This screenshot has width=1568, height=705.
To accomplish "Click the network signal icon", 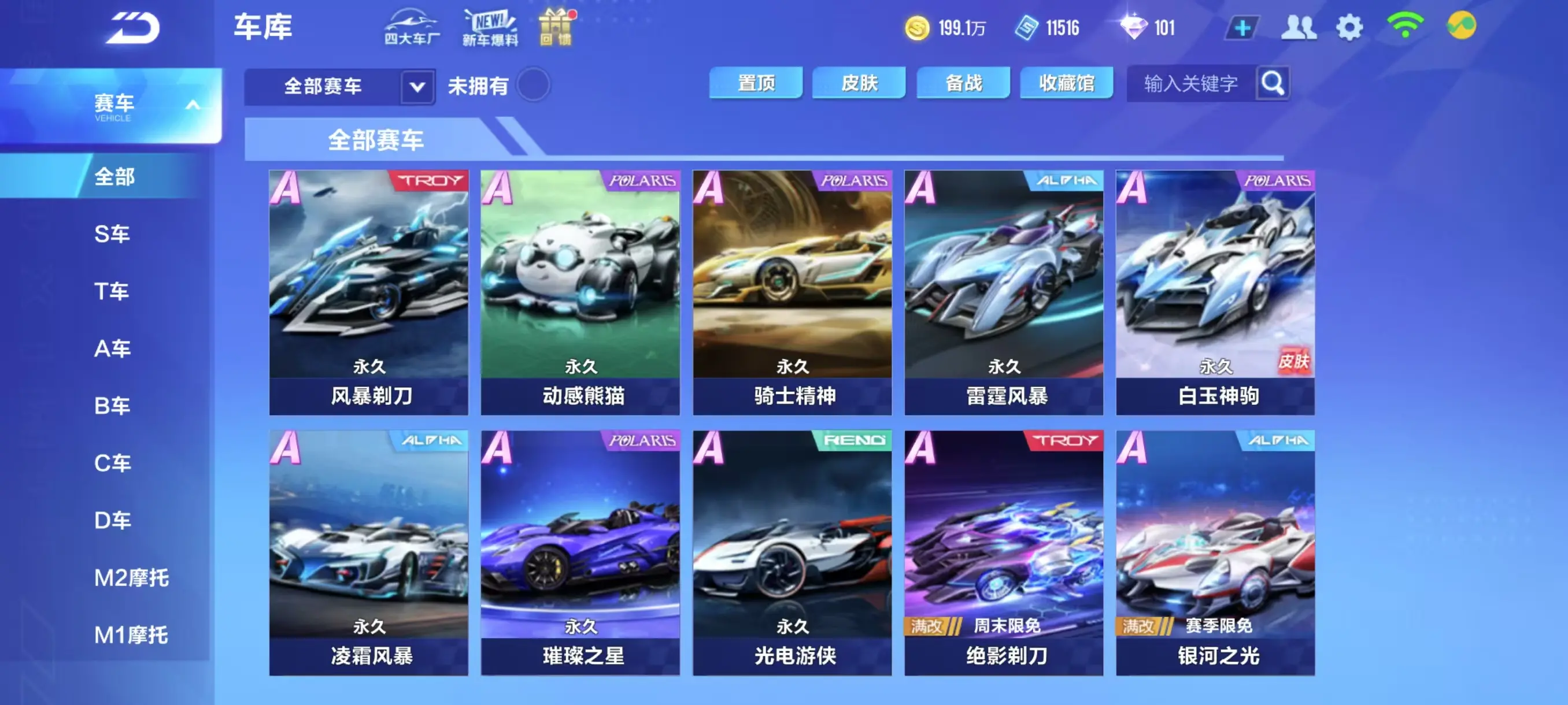I will tap(1404, 27).
